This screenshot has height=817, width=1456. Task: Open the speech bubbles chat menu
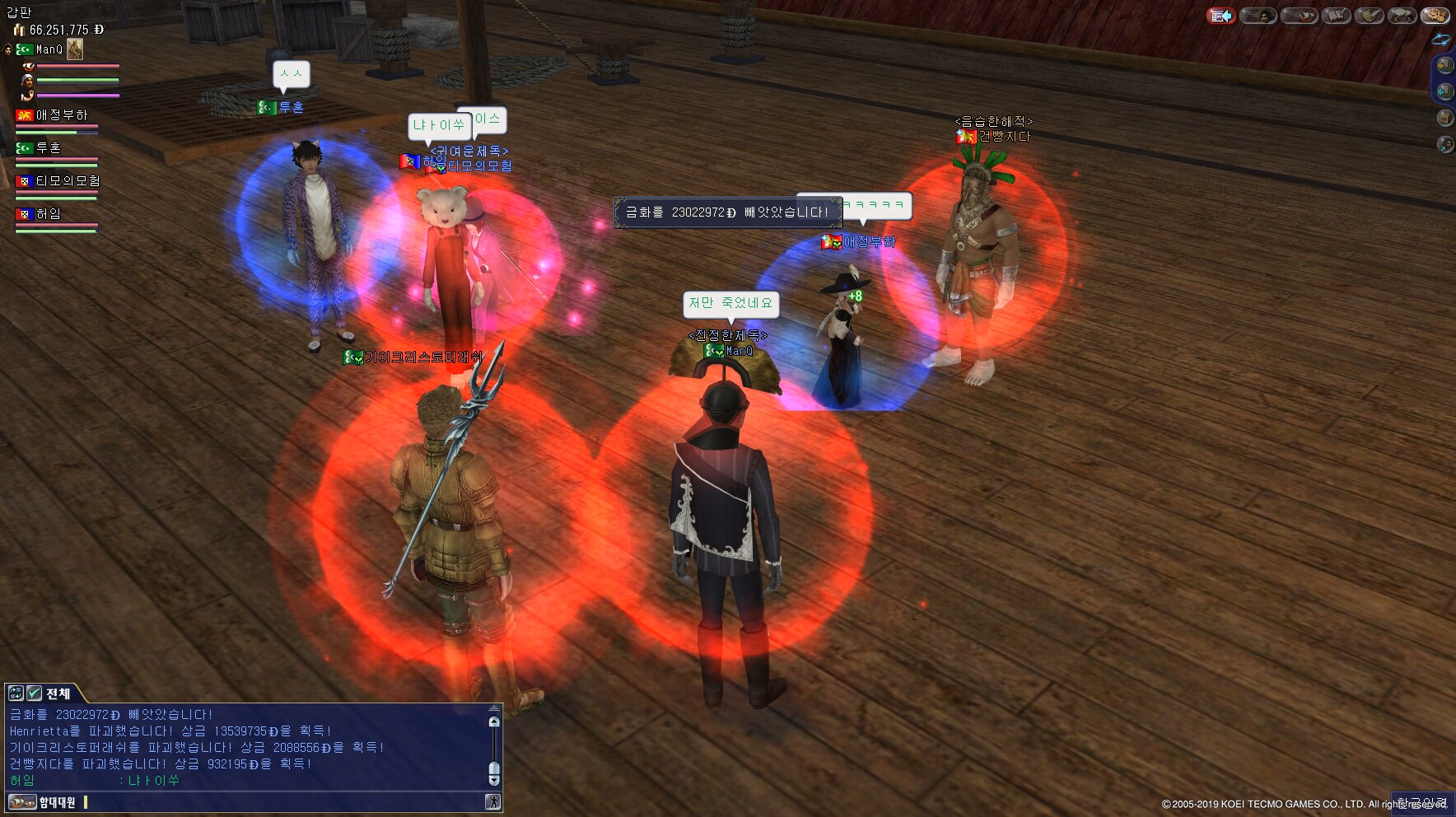point(1402,16)
